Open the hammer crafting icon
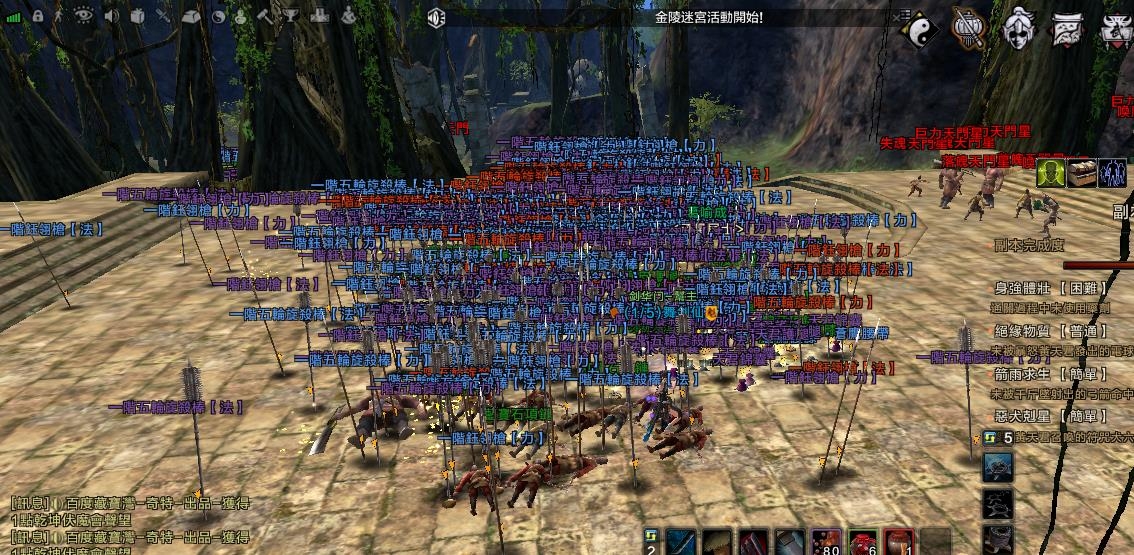Screen dimensions: 1134x555 pyautogui.click(x=265, y=16)
